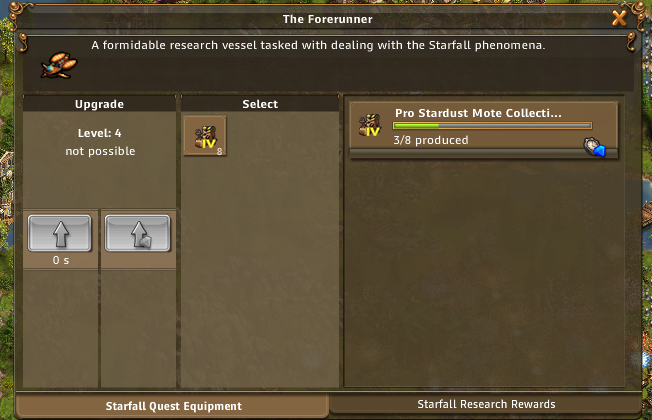Click the upgrade arrow button

[x=60, y=233]
